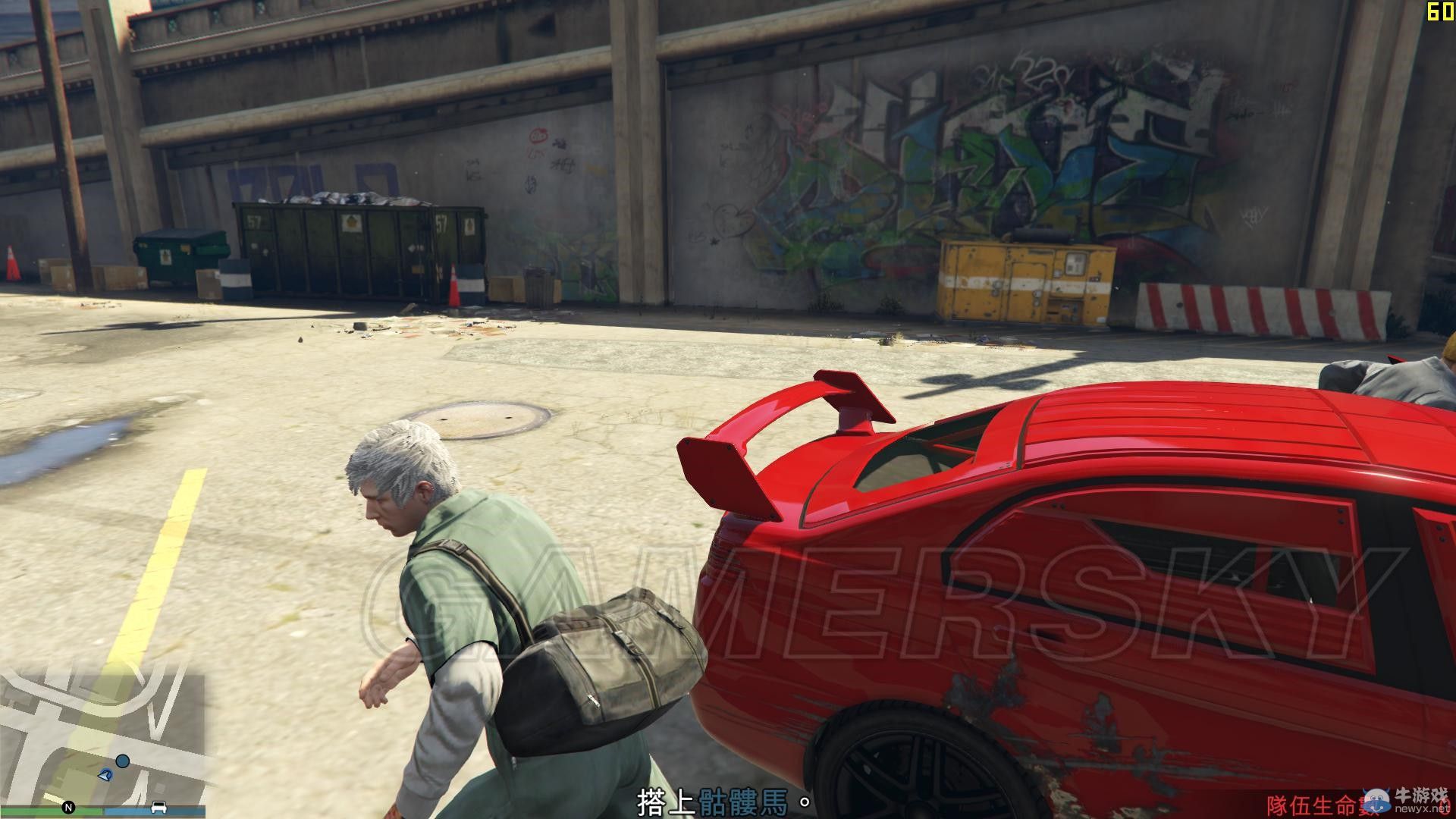This screenshot has height=819, width=1456.
Task: Click the 牛游戏 watermark text
Action: [x=1423, y=793]
